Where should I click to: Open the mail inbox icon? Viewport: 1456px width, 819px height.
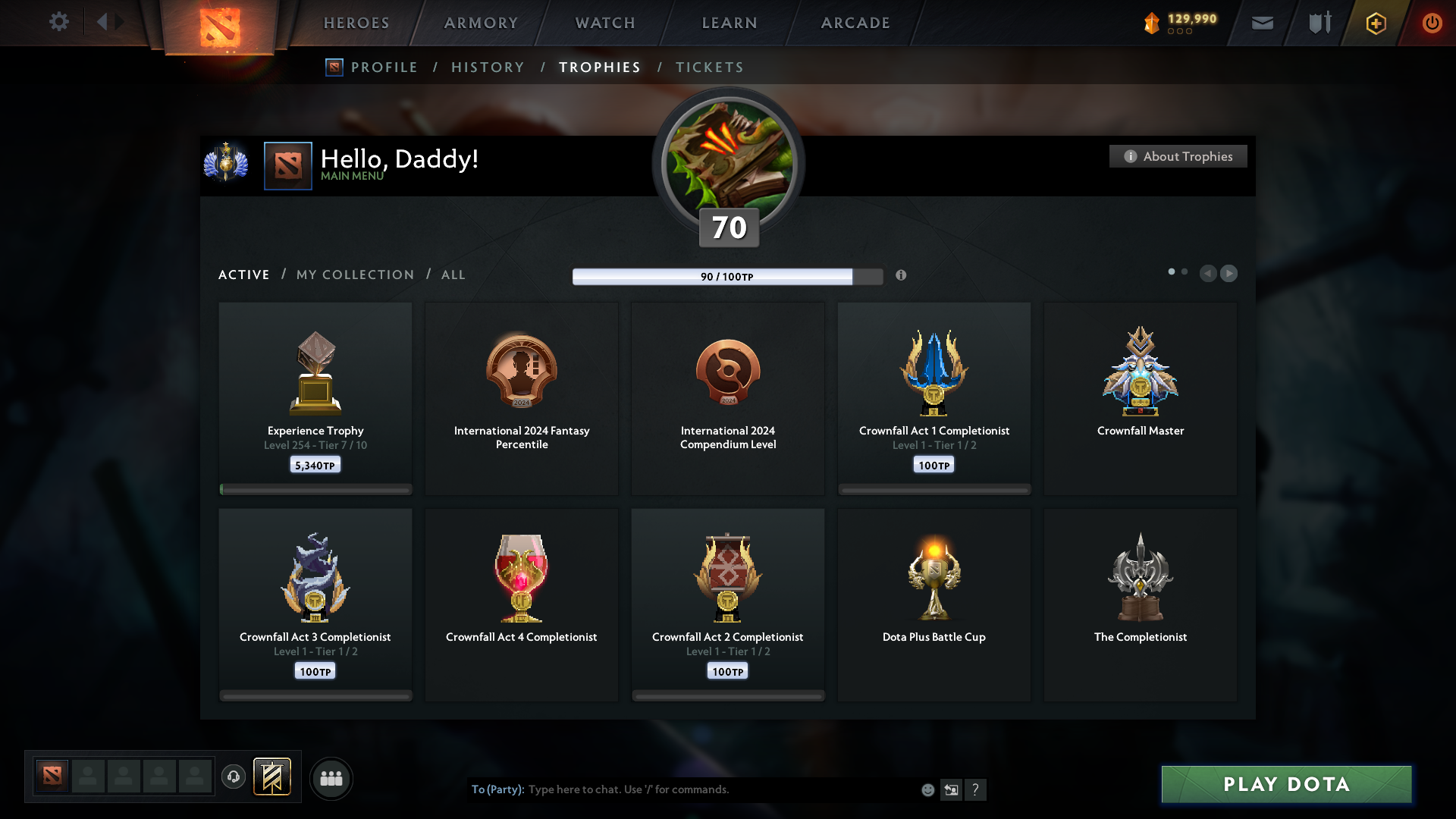[x=1262, y=23]
